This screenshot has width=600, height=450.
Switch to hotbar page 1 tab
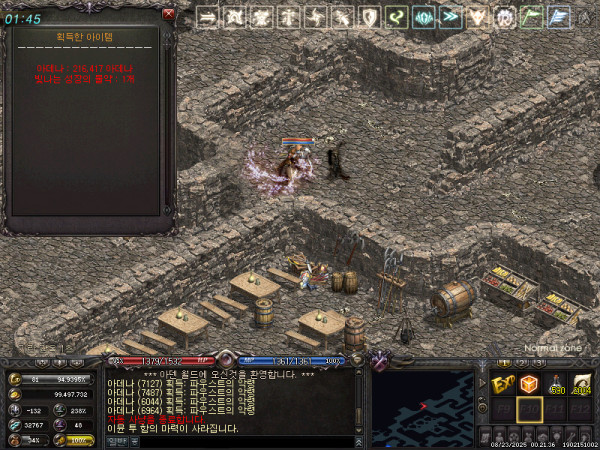[505, 362]
